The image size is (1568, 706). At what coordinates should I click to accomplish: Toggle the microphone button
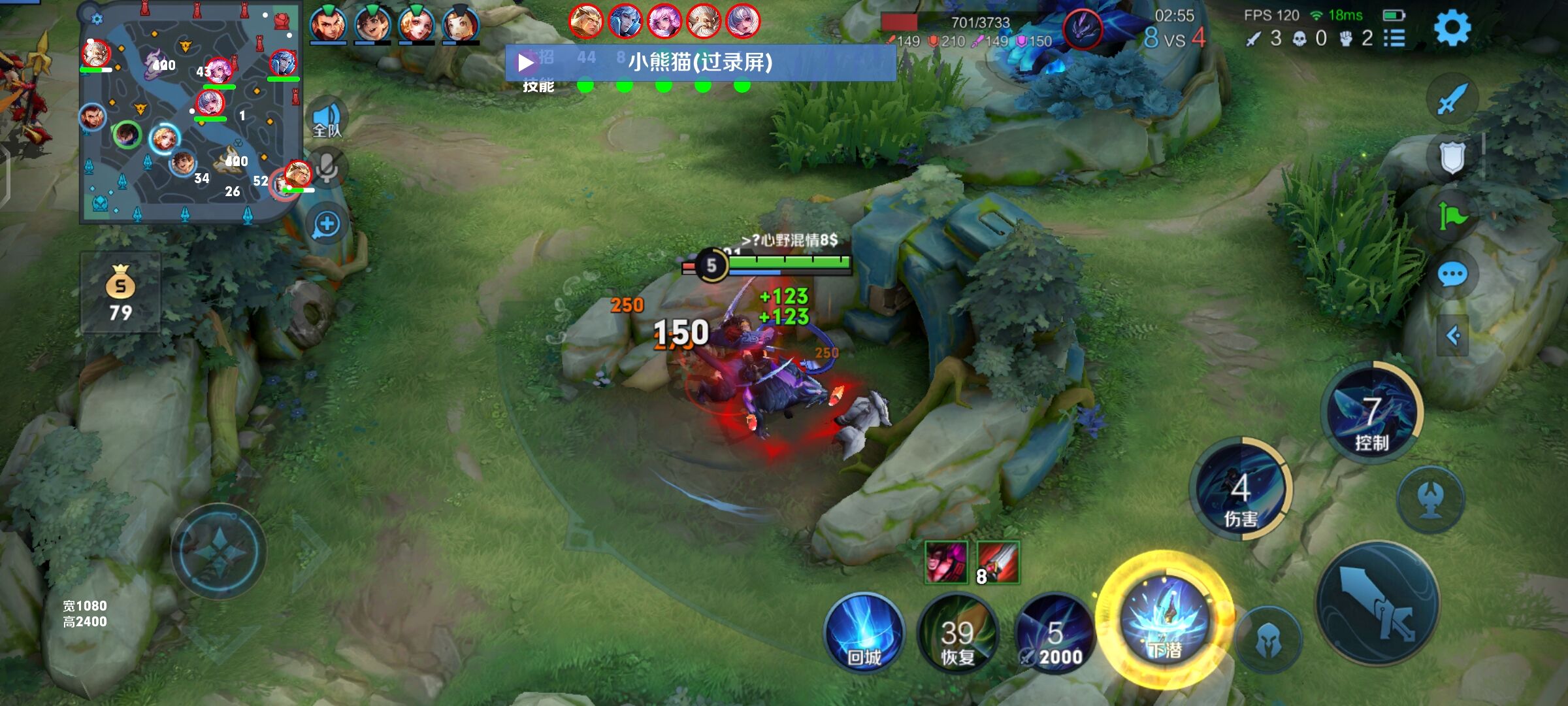coord(327,168)
